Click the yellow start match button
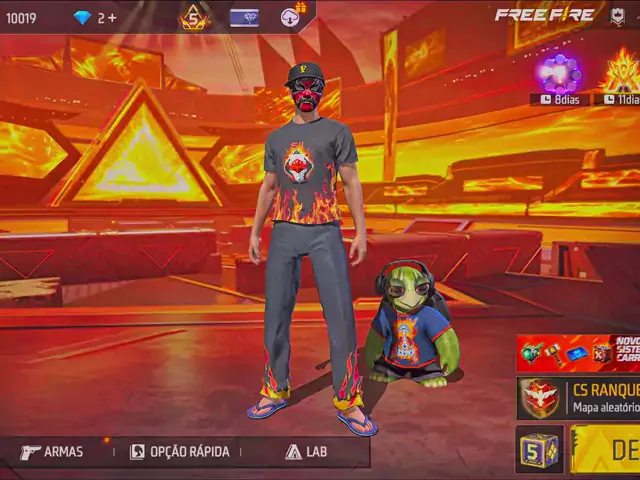This screenshot has height=480, width=640. point(606,449)
